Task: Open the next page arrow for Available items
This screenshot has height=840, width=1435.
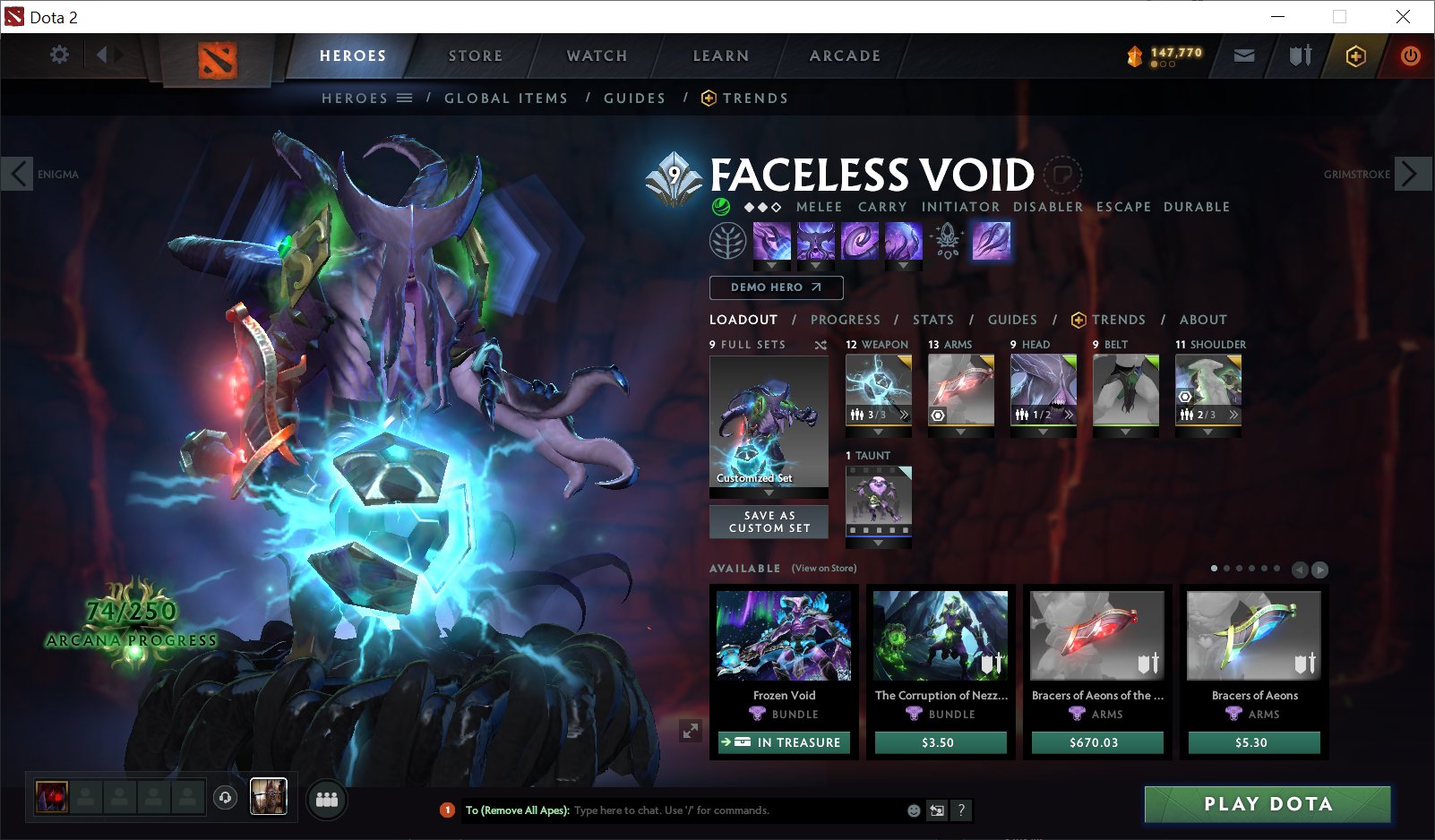Action: pyautogui.click(x=1319, y=568)
